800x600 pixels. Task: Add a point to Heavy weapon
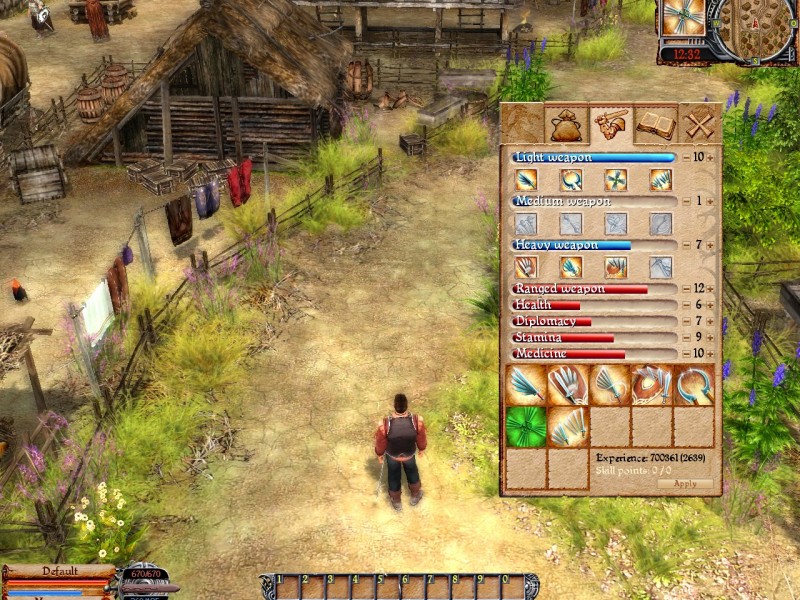pyautogui.click(x=711, y=245)
